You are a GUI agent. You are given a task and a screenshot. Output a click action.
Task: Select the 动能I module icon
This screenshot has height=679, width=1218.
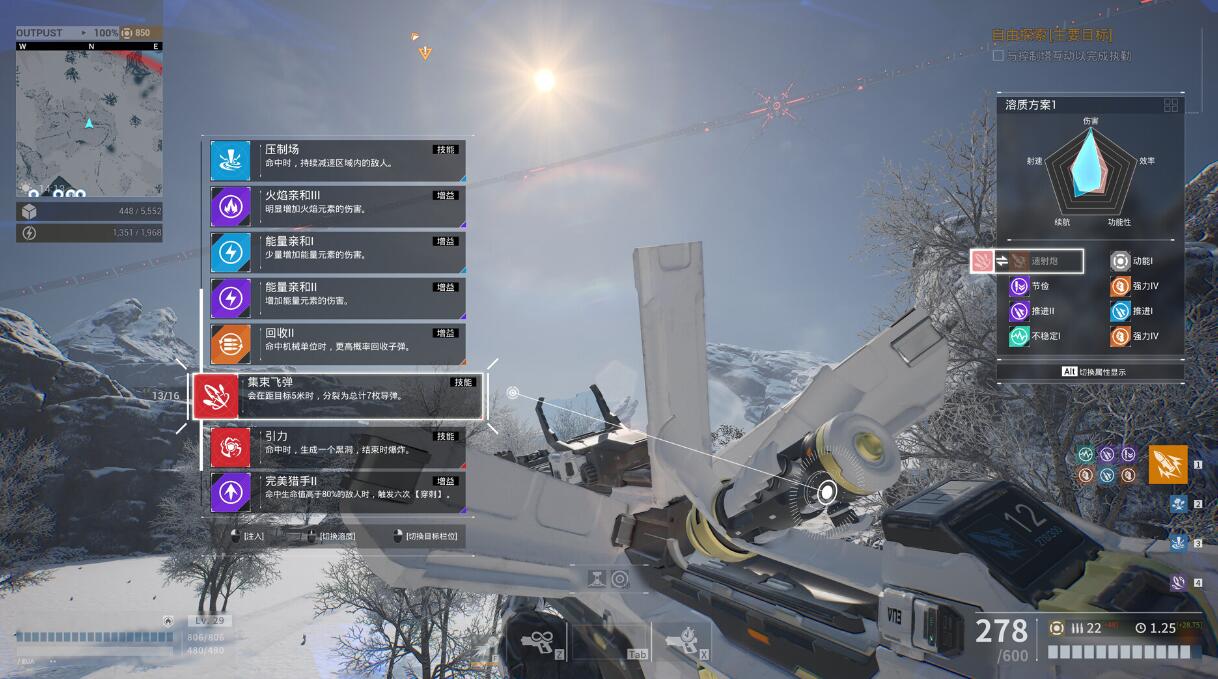click(1120, 261)
